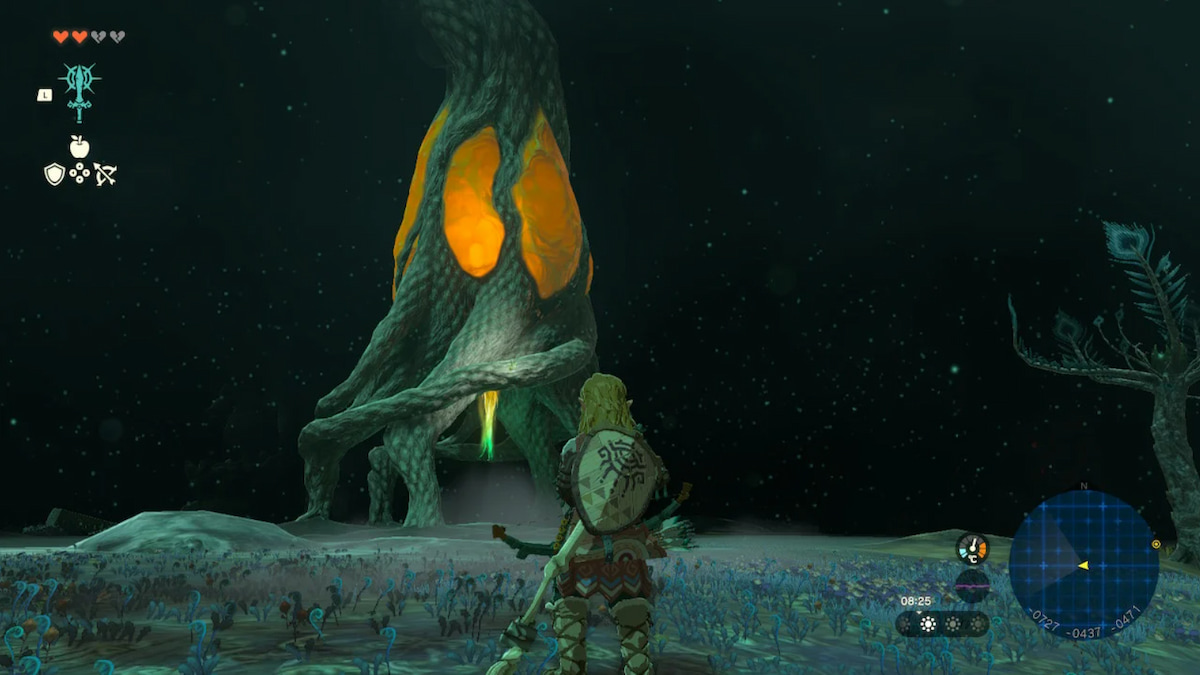Select the bright sun weather forecast icon

[928, 624]
